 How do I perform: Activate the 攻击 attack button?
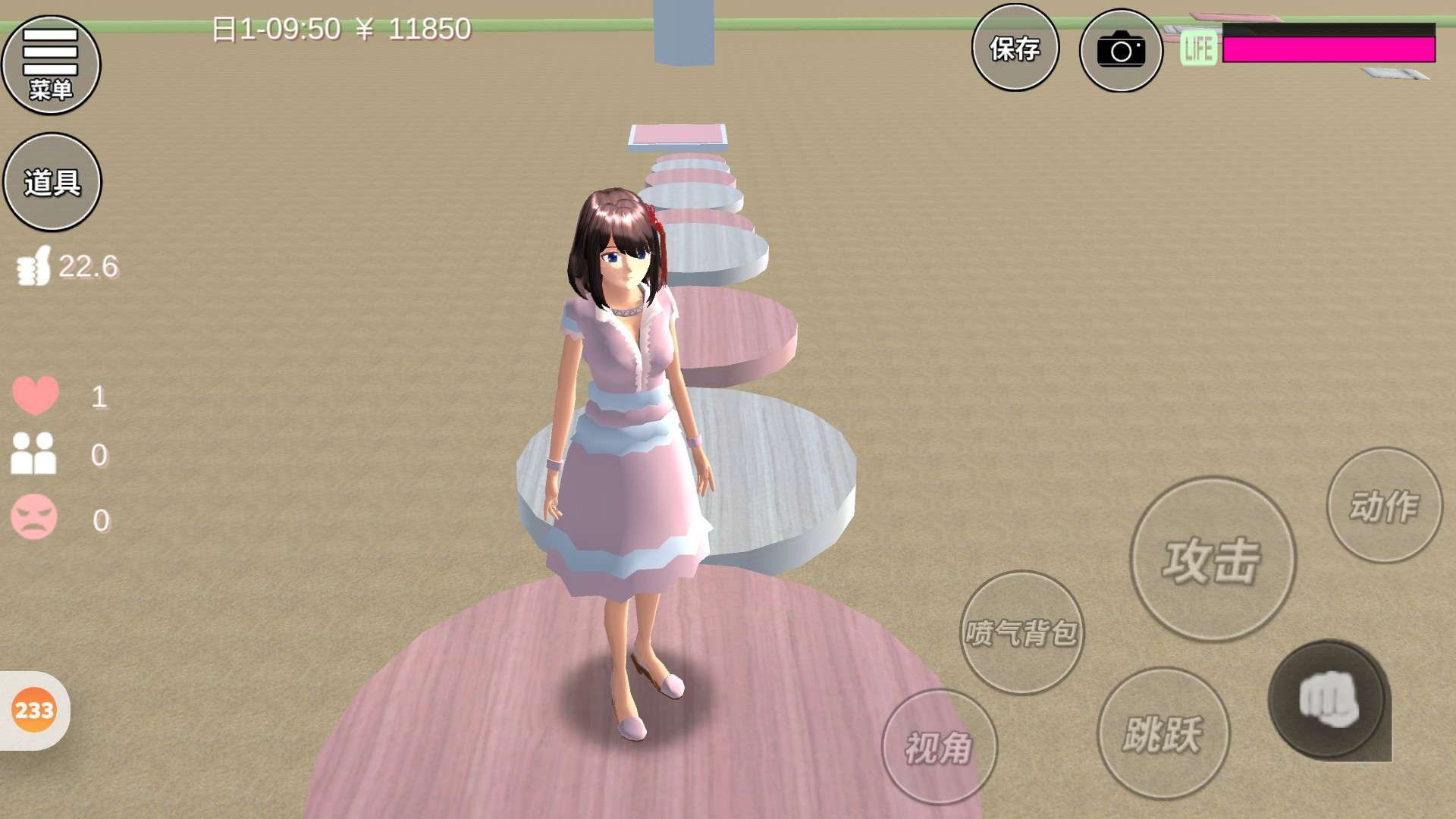(x=1212, y=560)
